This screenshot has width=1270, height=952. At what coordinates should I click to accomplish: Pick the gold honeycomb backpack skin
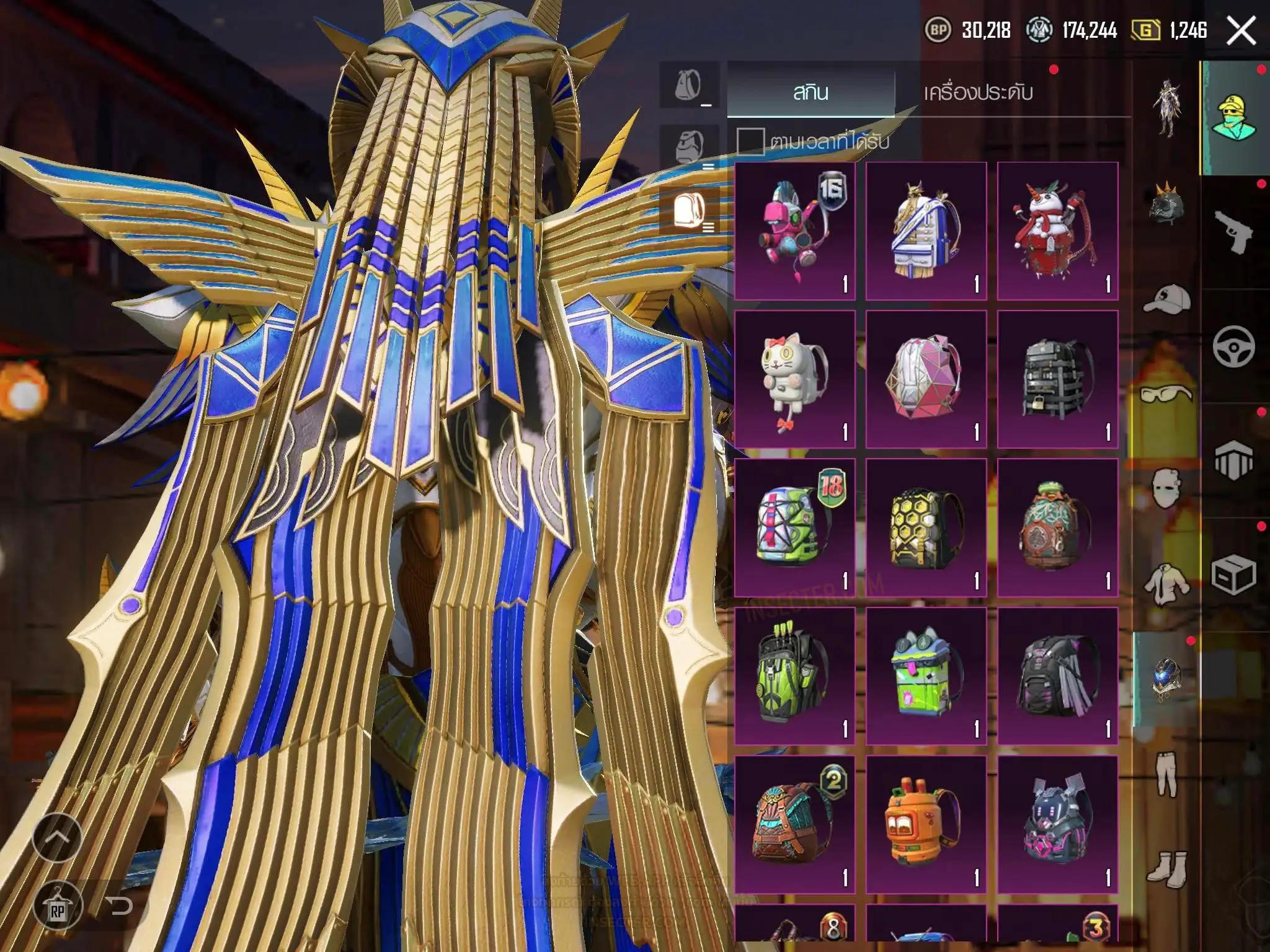click(926, 527)
